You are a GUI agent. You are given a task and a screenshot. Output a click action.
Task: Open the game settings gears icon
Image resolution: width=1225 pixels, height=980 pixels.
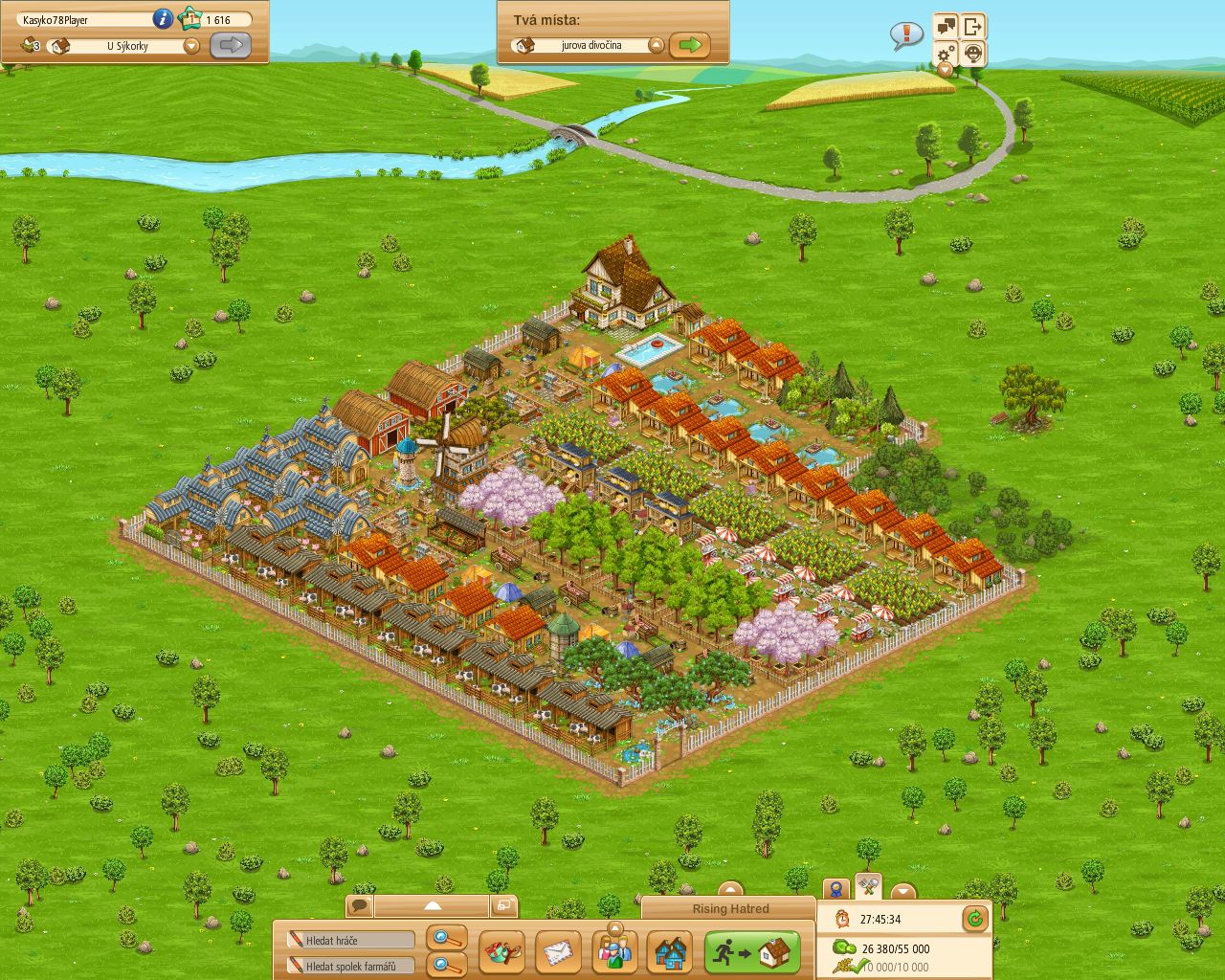[x=944, y=54]
